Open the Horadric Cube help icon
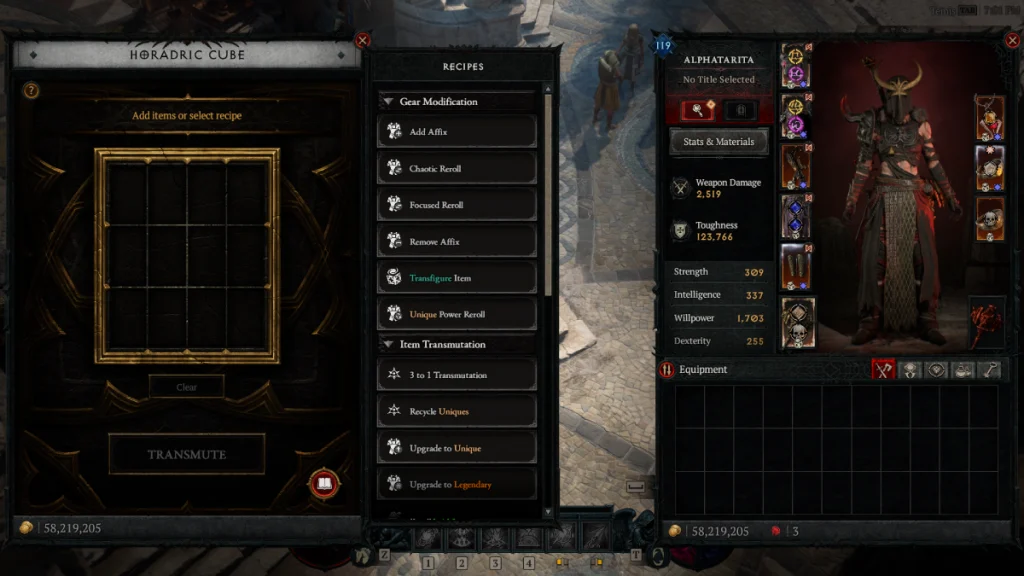 31,91
